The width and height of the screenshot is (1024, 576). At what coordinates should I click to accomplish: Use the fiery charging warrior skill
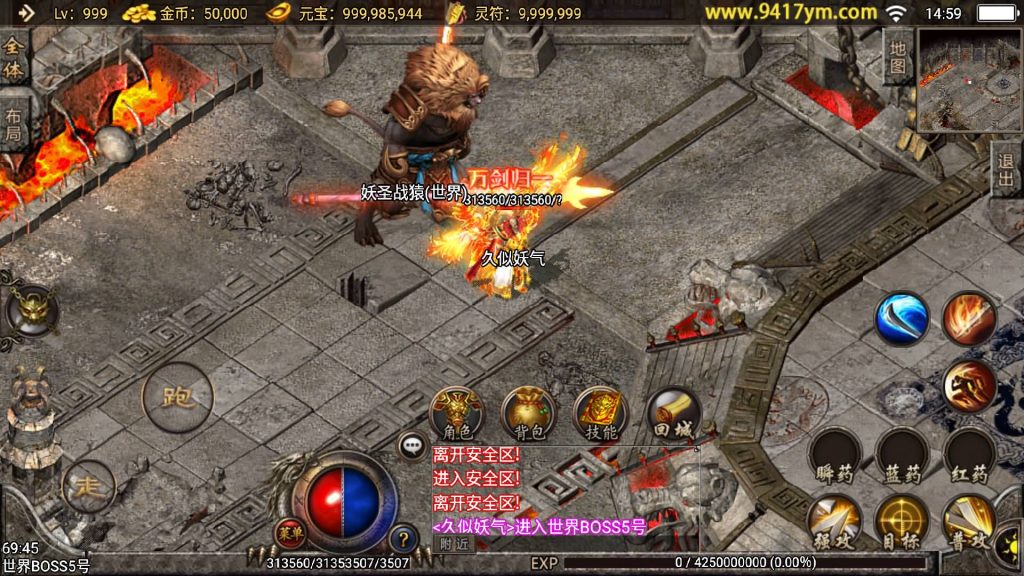[968, 386]
